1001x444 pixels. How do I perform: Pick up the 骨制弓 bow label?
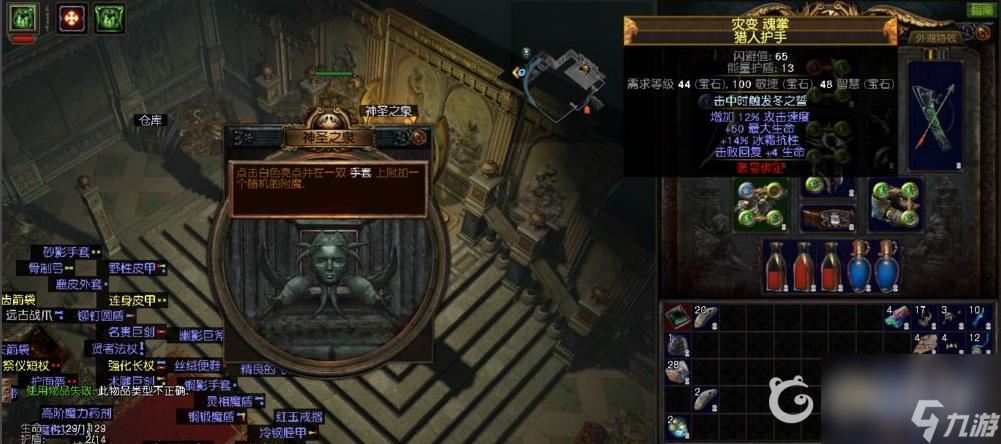49,268
